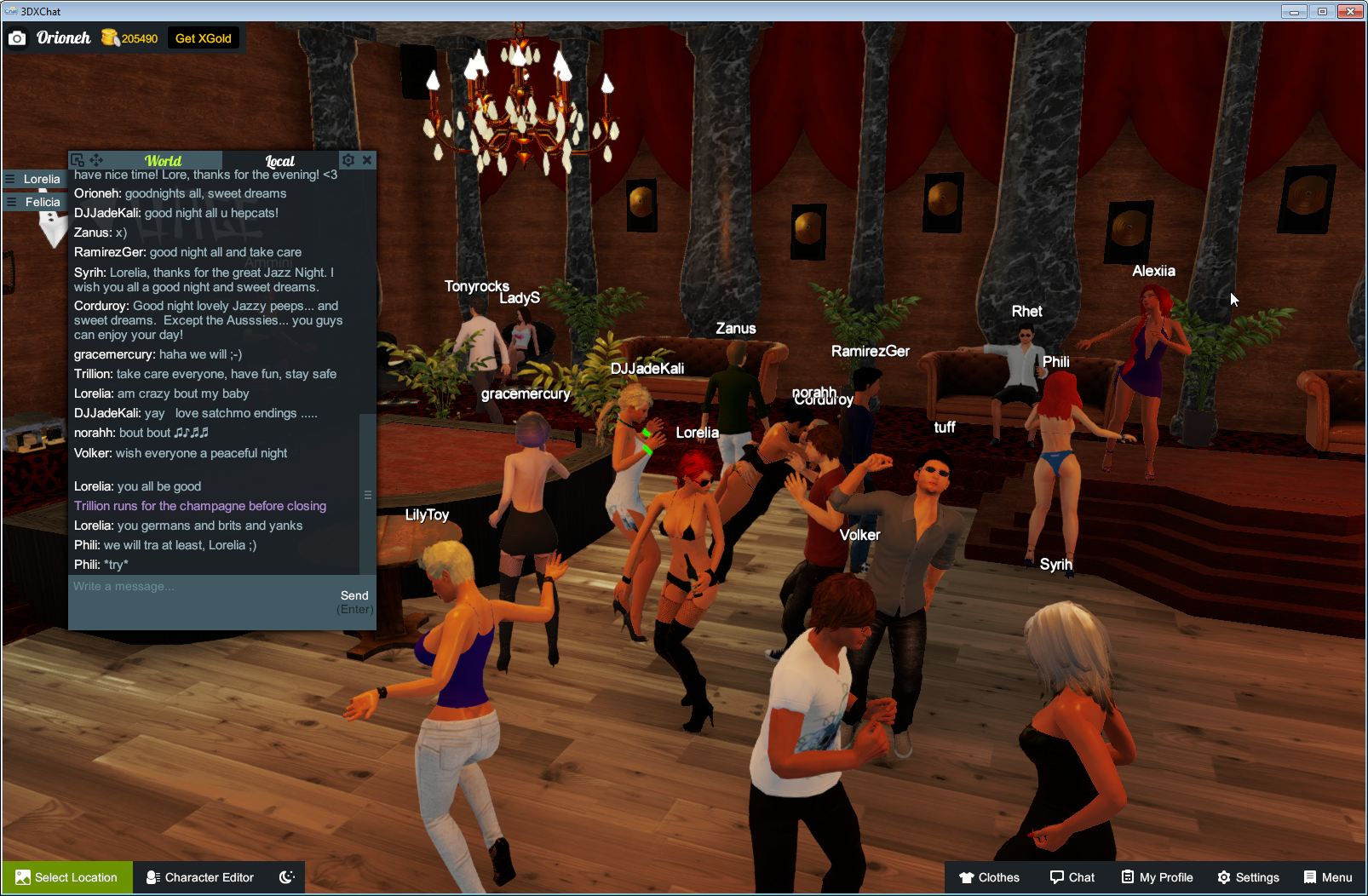This screenshot has width=1368, height=896.
Task: Open the chat settings gear icon
Action: pos(348,160)
